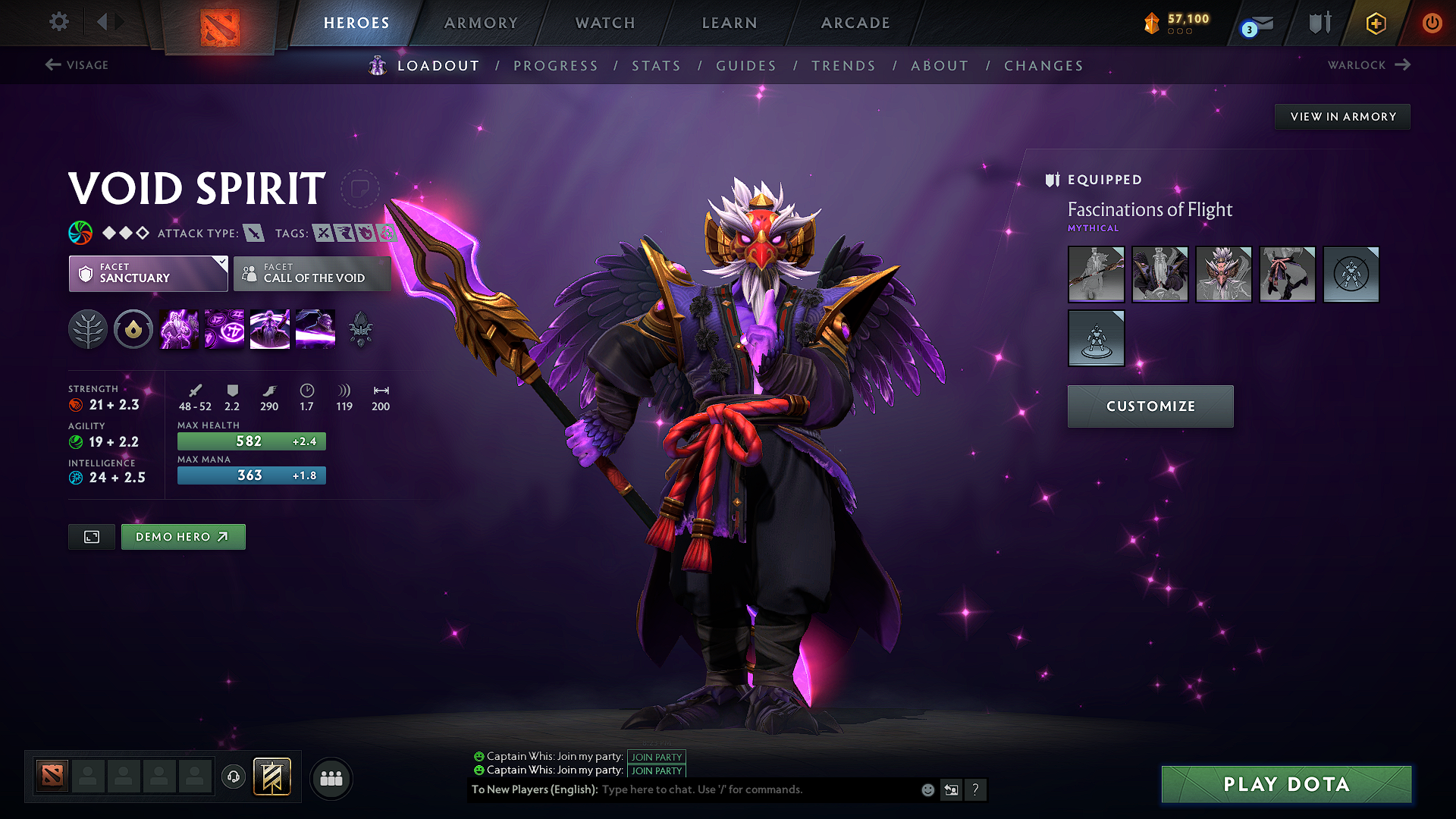
Task: Open voice chat via the headset icon
Action: pos(234,777)
